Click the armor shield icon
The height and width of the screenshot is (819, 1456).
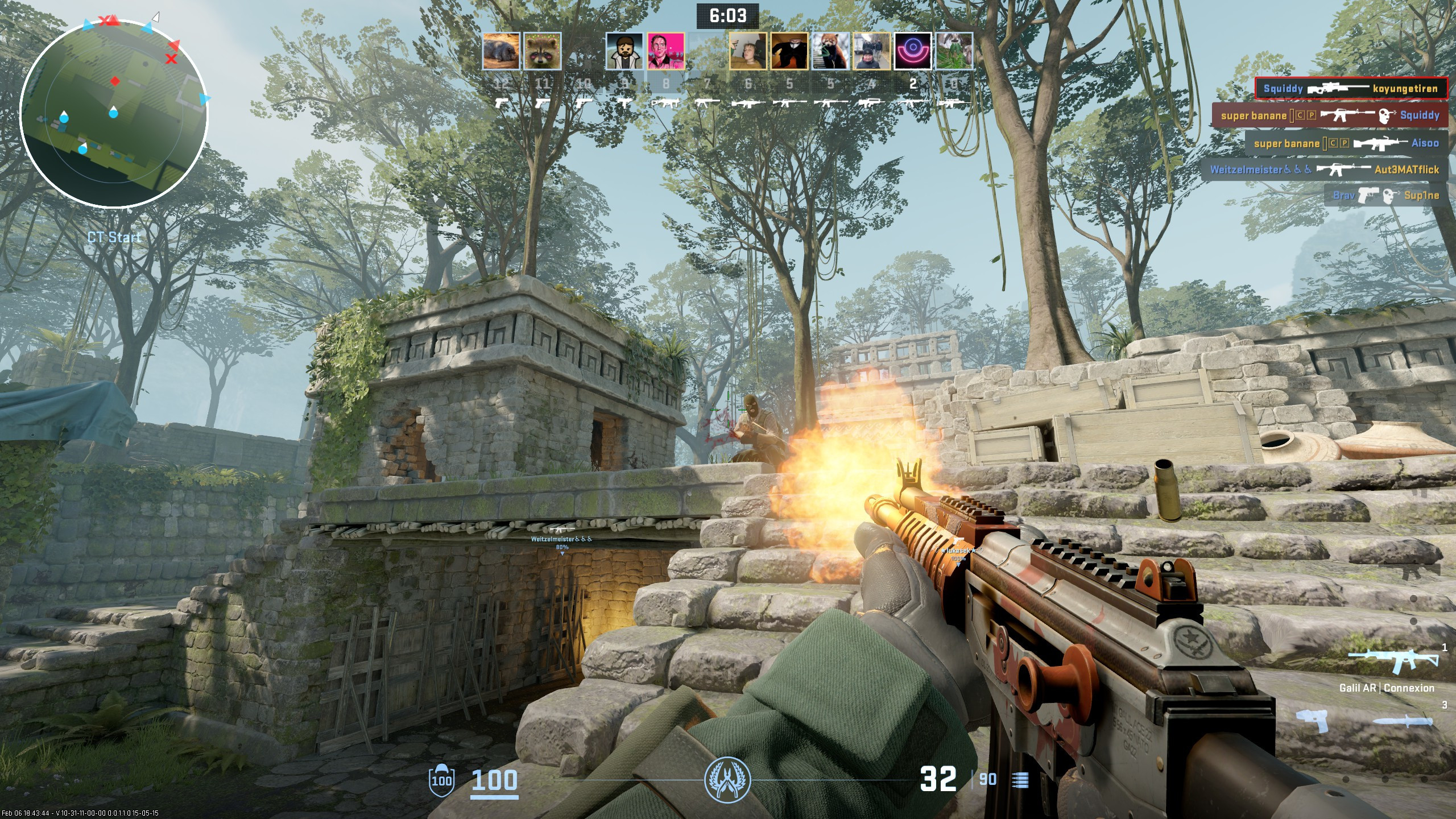[441, 779]
